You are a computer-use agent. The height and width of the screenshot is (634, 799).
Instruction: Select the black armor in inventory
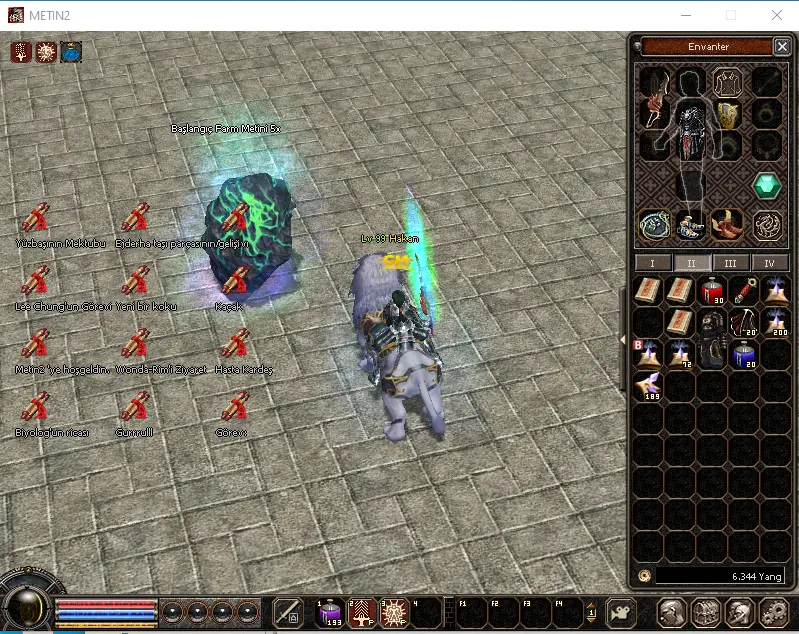tap(712, 337)
